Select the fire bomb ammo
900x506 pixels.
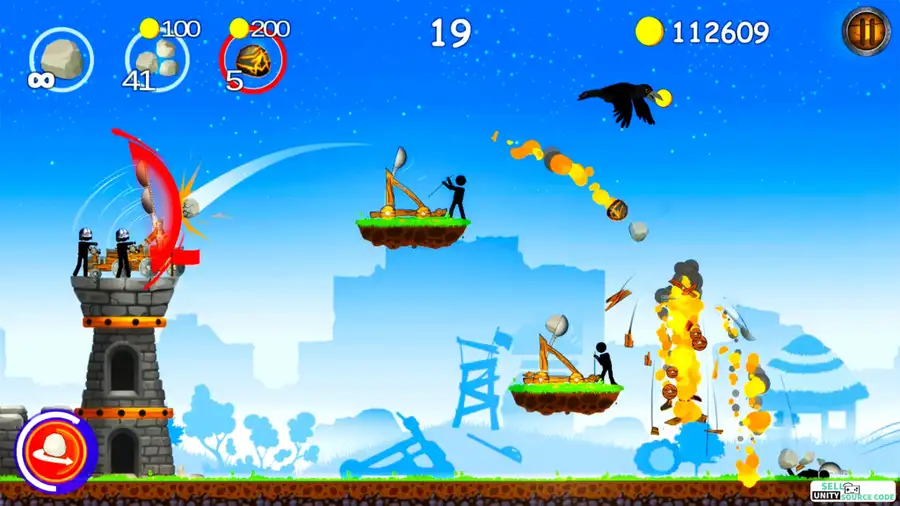pos(252,60)
